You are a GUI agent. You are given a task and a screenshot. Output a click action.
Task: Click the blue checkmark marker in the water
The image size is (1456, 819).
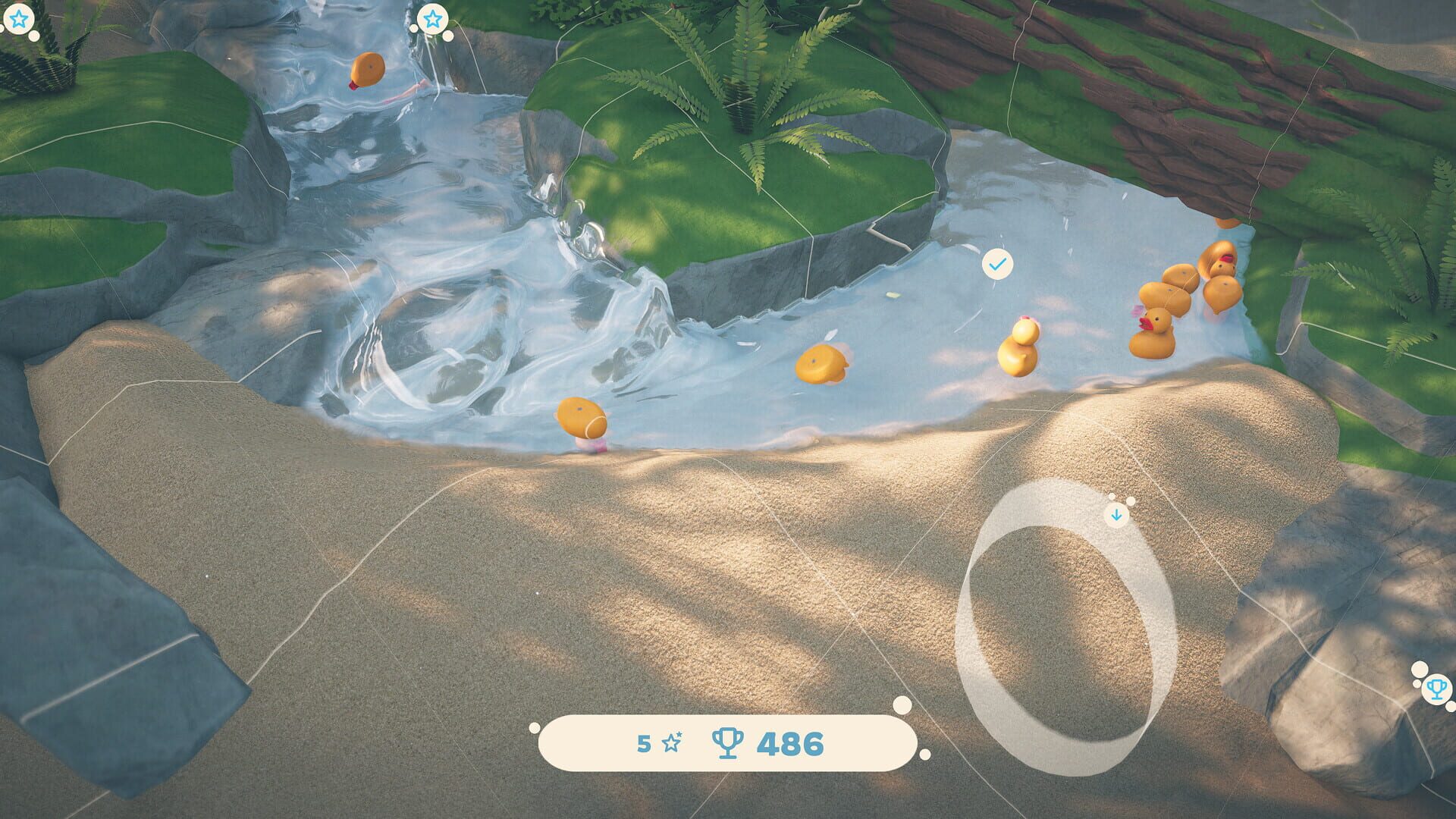(x=999, y=264)
